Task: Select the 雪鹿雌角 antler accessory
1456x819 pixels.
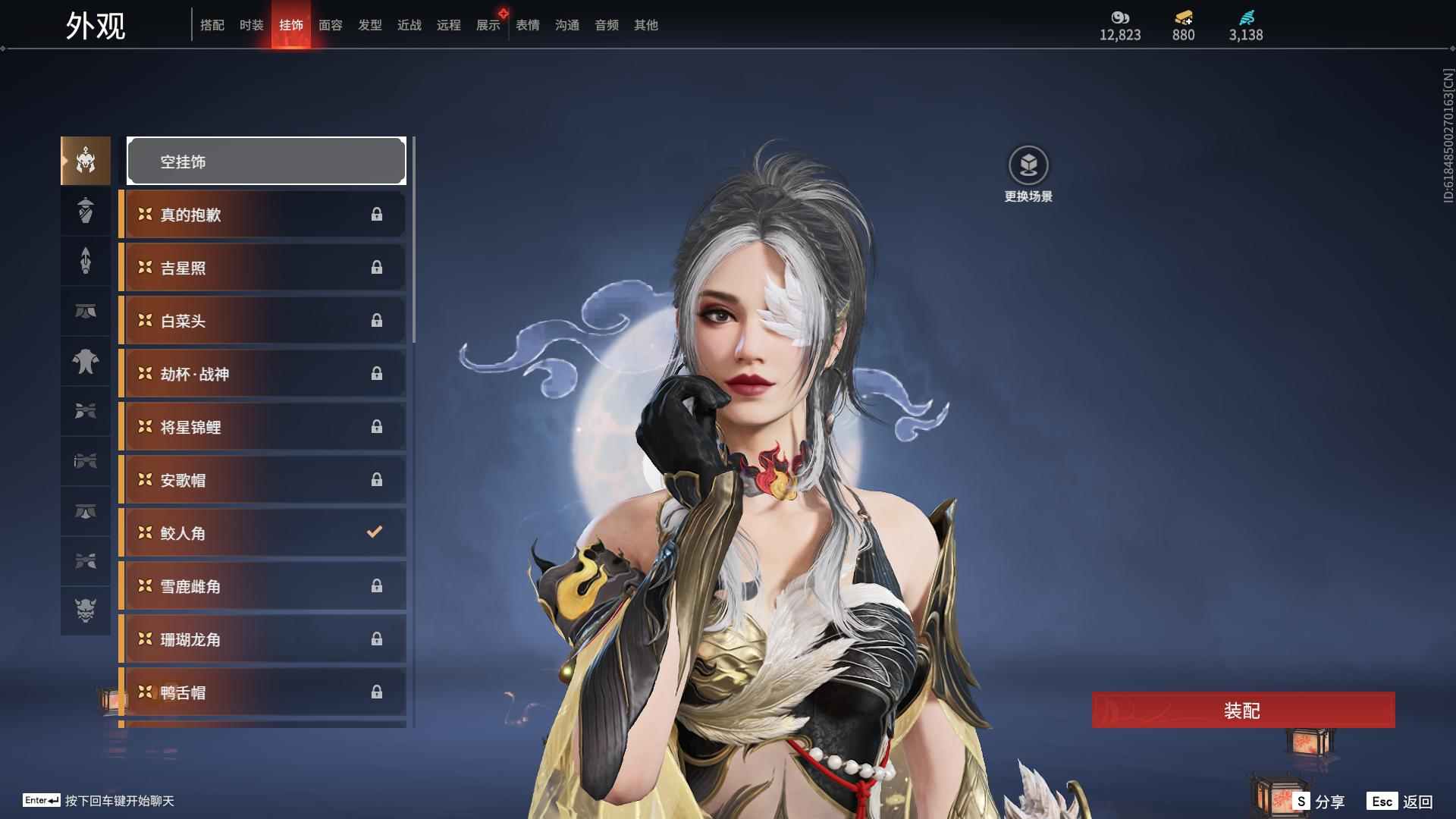Action: click(x=263, y=586)
